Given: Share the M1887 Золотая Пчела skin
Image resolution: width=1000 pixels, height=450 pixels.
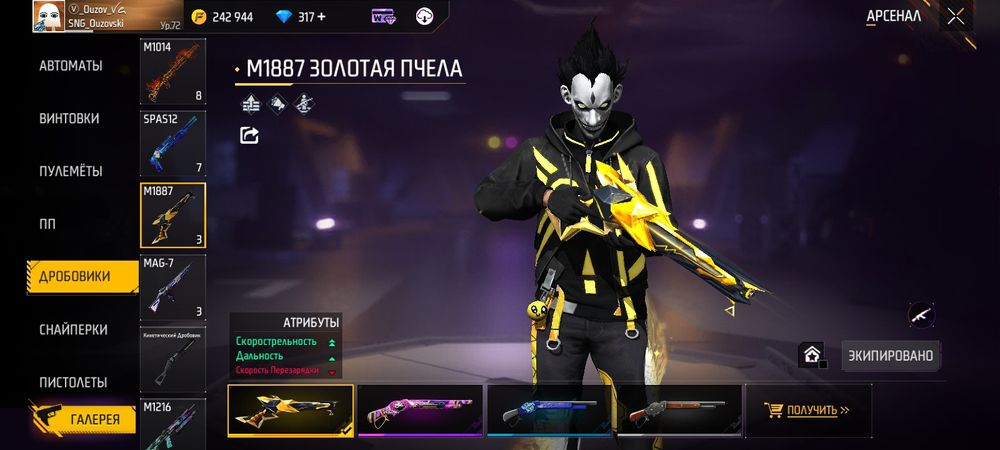Looking at the screenshot, I should pyautogui.click(x=249, y=135).
